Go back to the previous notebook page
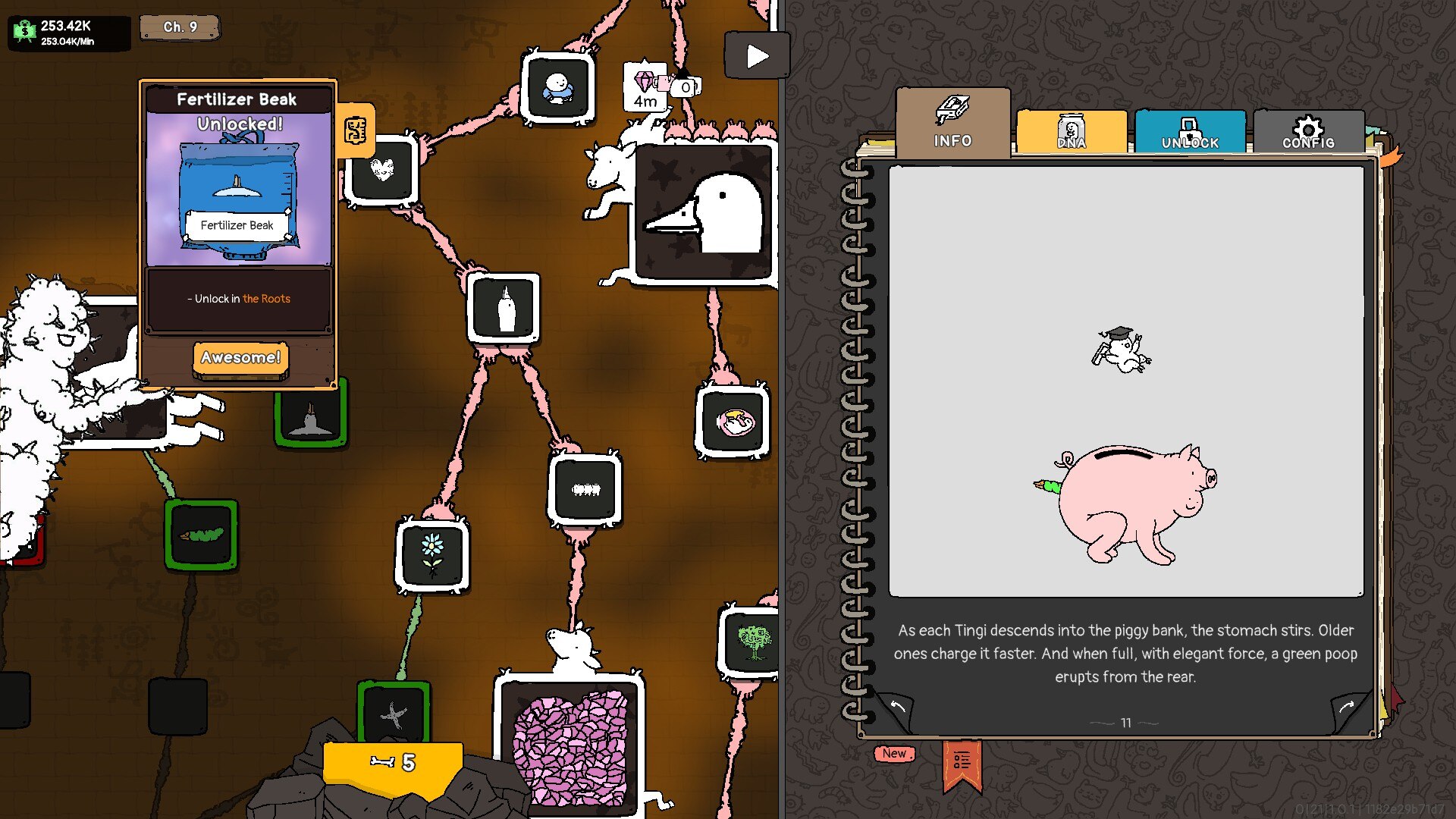This screenshot has height=819, width=1456. (897, 708)
